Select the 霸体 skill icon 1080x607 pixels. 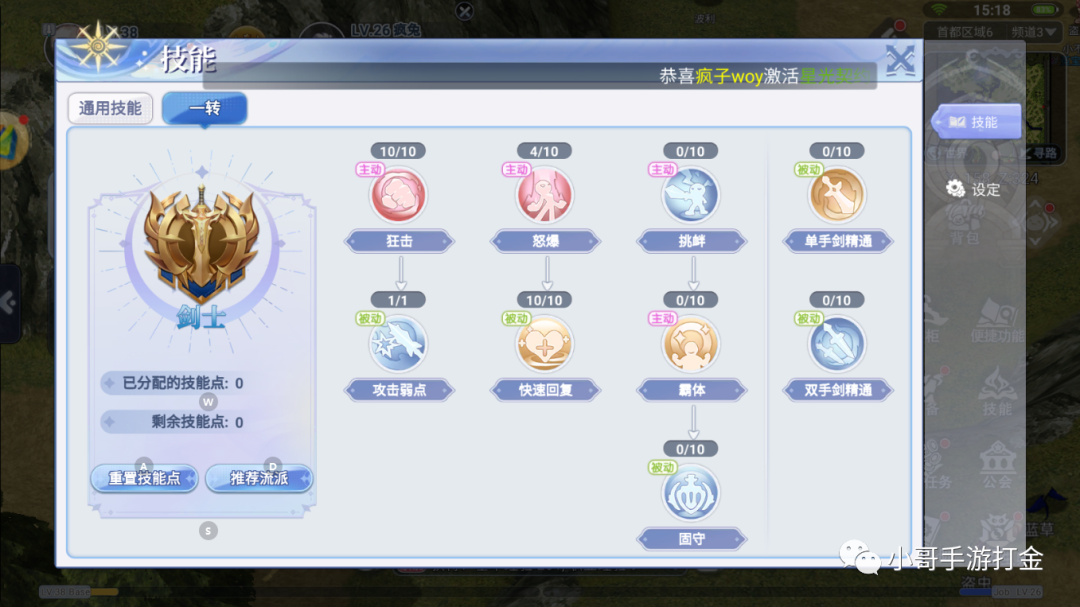tap(691, 343)
